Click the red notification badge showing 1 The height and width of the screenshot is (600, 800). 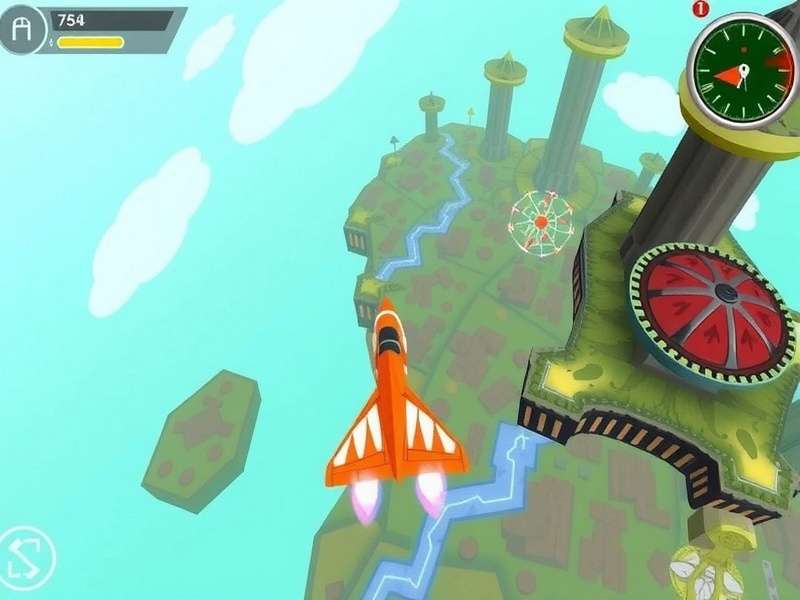click(x=699, y=9)
